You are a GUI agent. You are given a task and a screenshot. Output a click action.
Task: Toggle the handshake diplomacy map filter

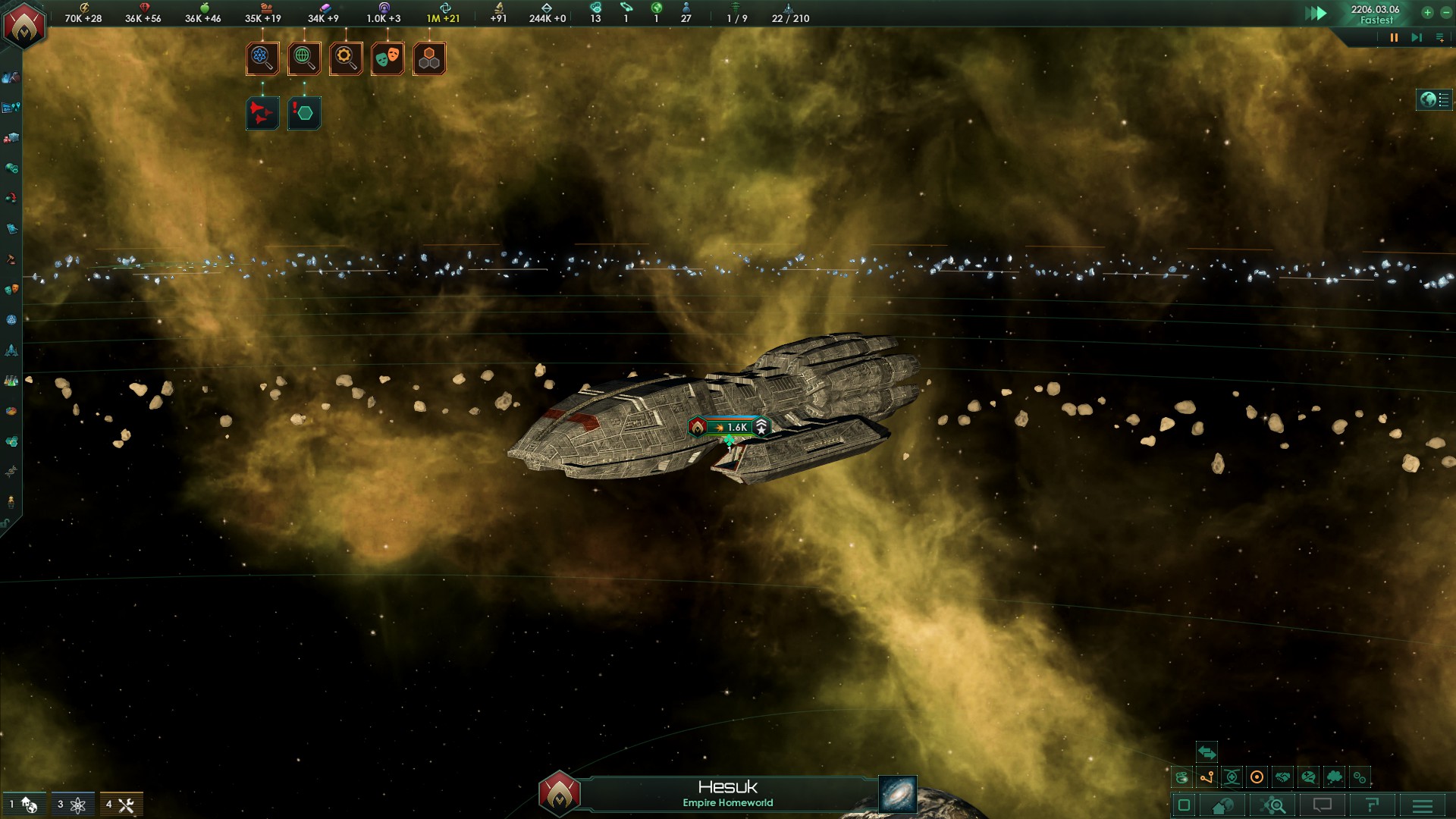pos(1282,777)
